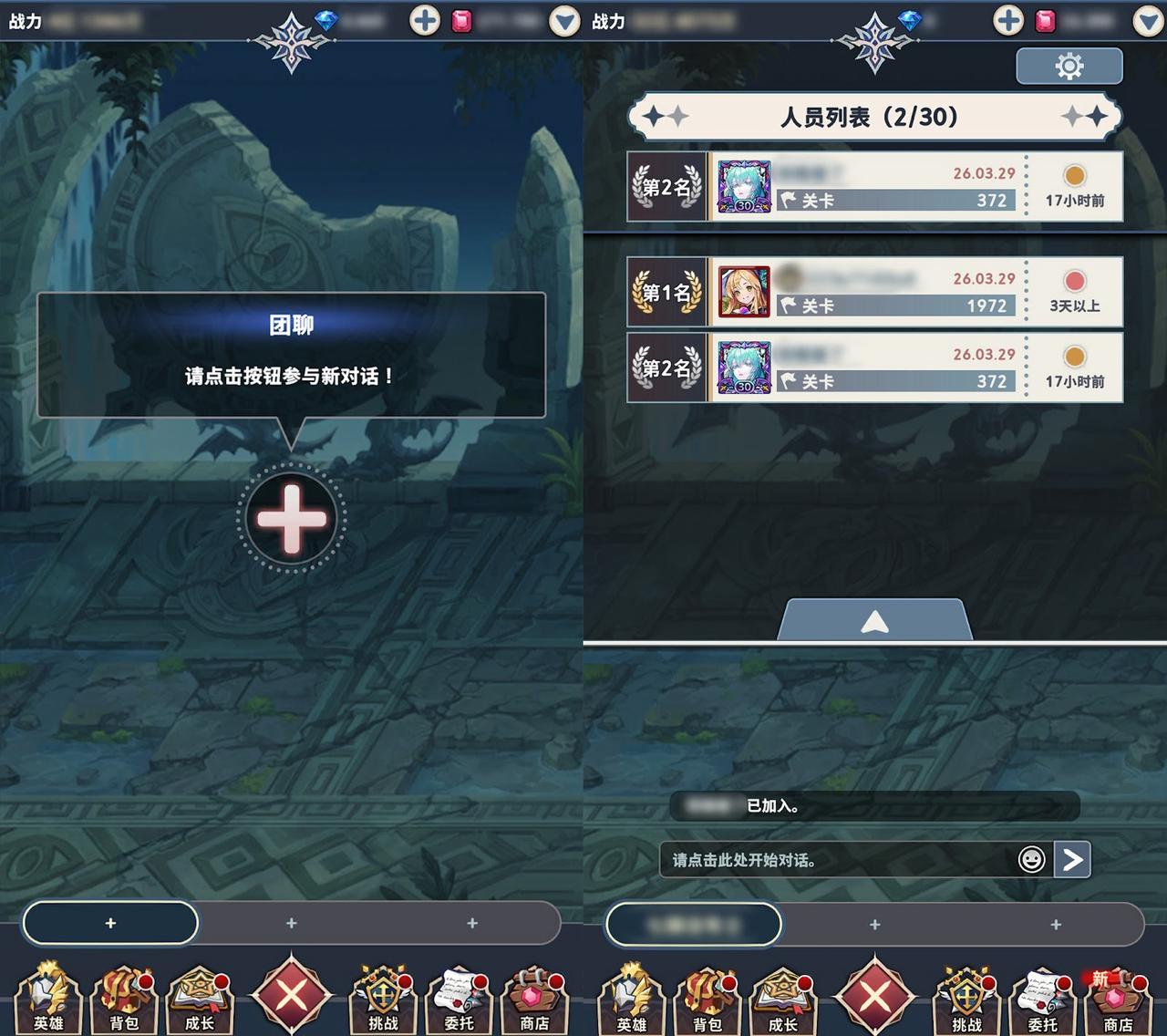Collapse the member list with the up arrow
Screen dimensions: 1167x1036
click(874, 622)
